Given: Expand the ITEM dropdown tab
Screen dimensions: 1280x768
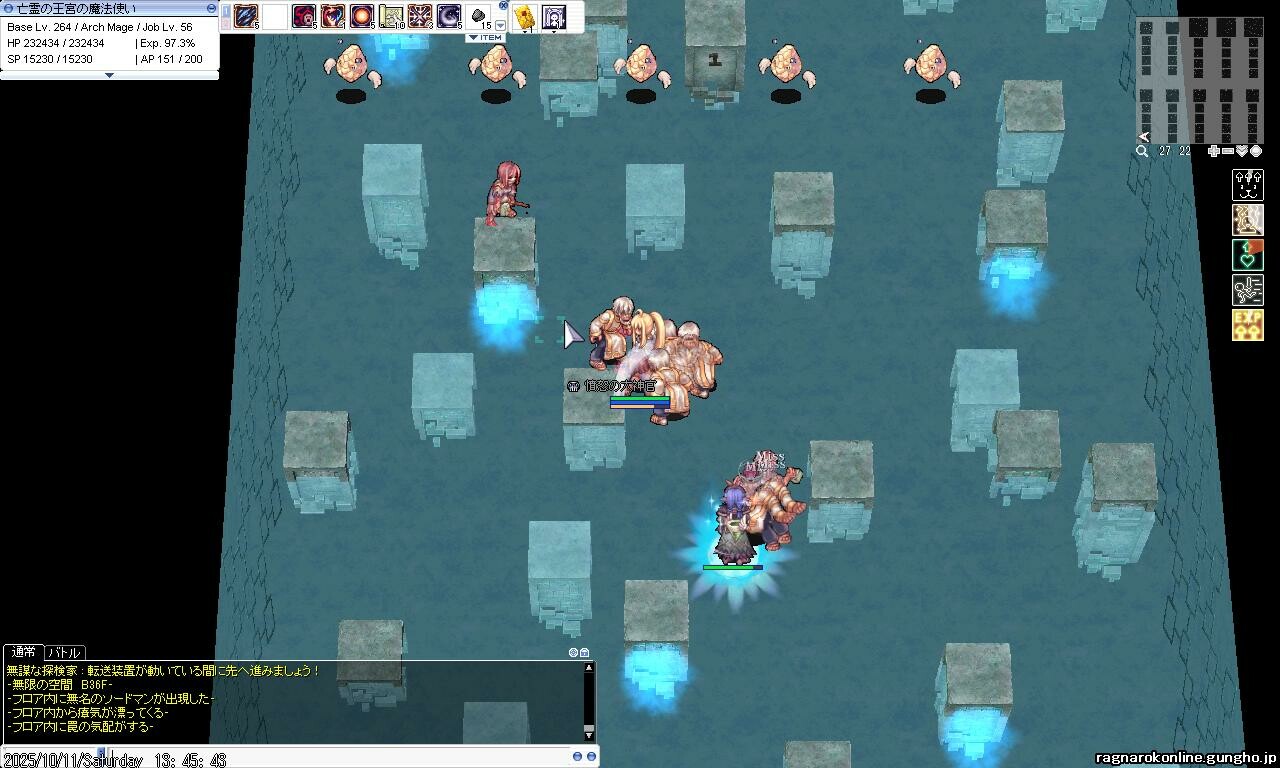Looking at the screenshot, I should click(485, 38).
